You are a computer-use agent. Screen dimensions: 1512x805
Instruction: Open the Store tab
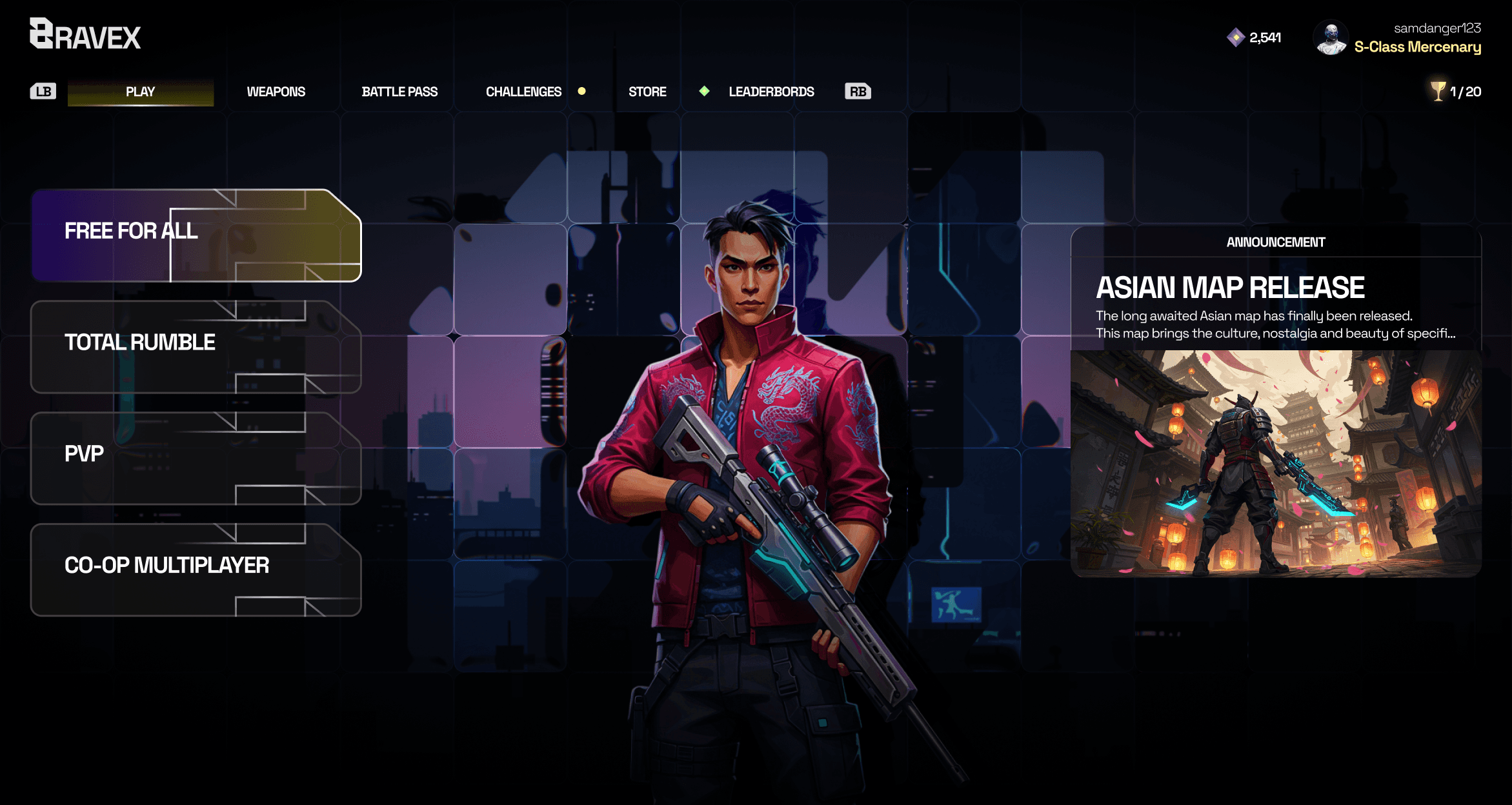[647, 92]
